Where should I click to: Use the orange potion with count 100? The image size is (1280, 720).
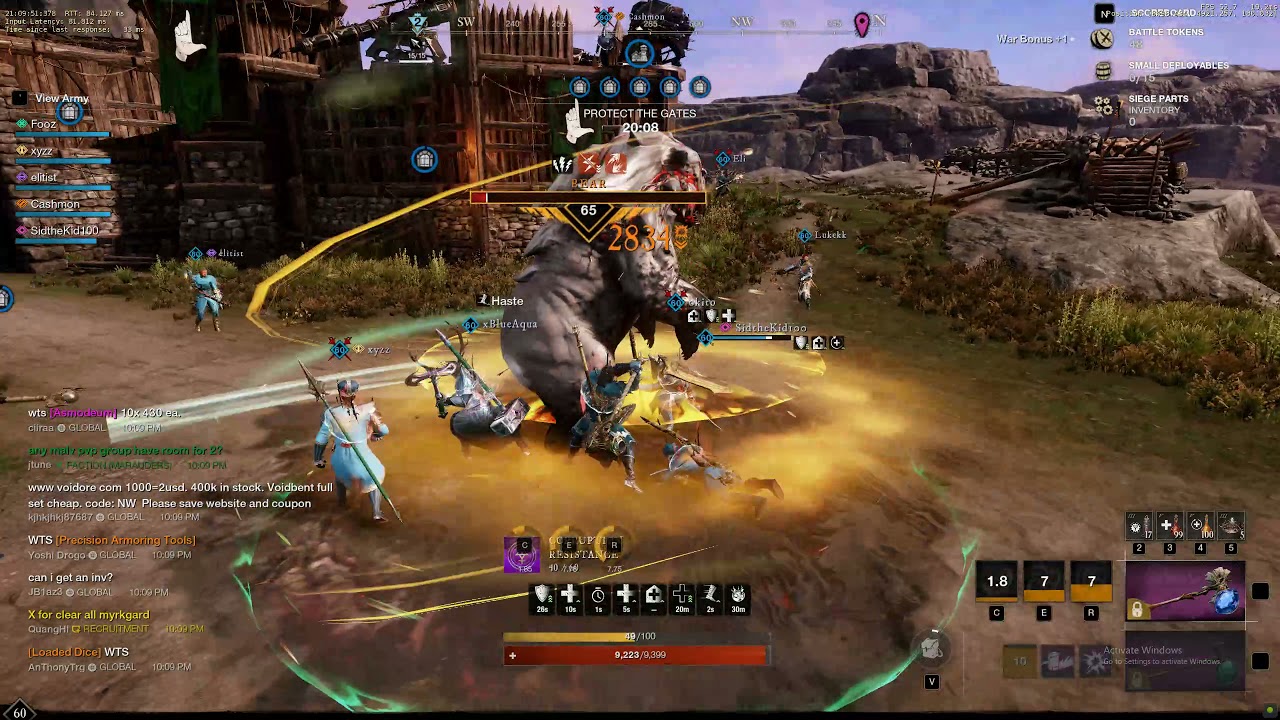pos(1201,526)
